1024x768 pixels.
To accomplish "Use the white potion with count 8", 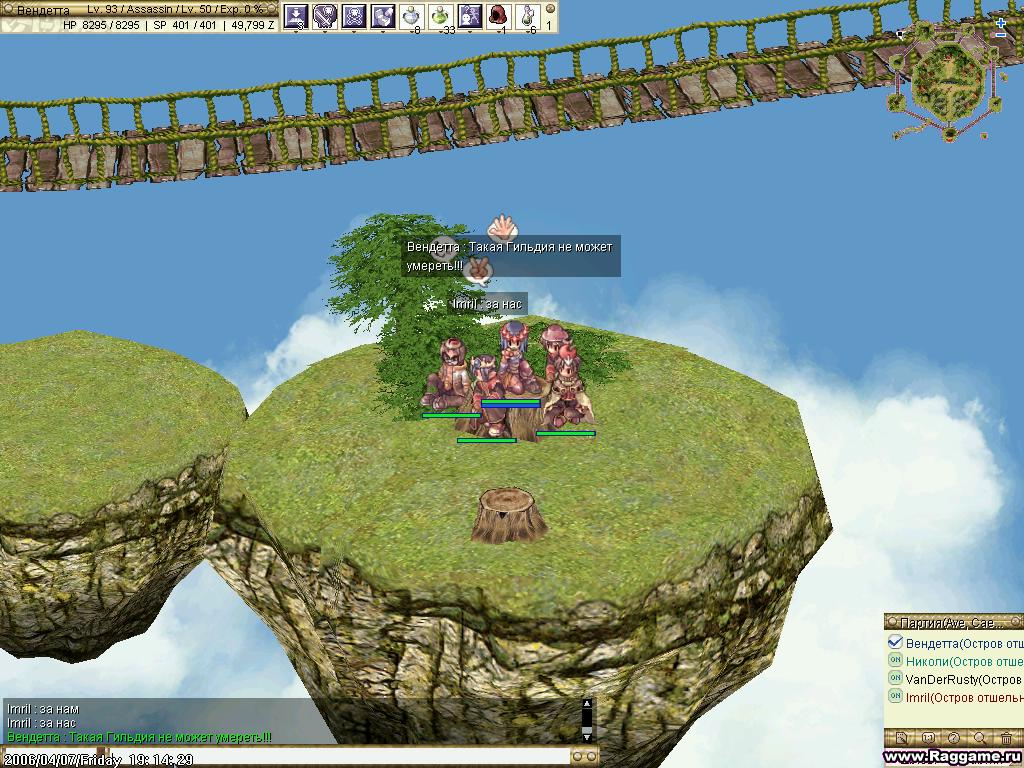I will 412,15.
